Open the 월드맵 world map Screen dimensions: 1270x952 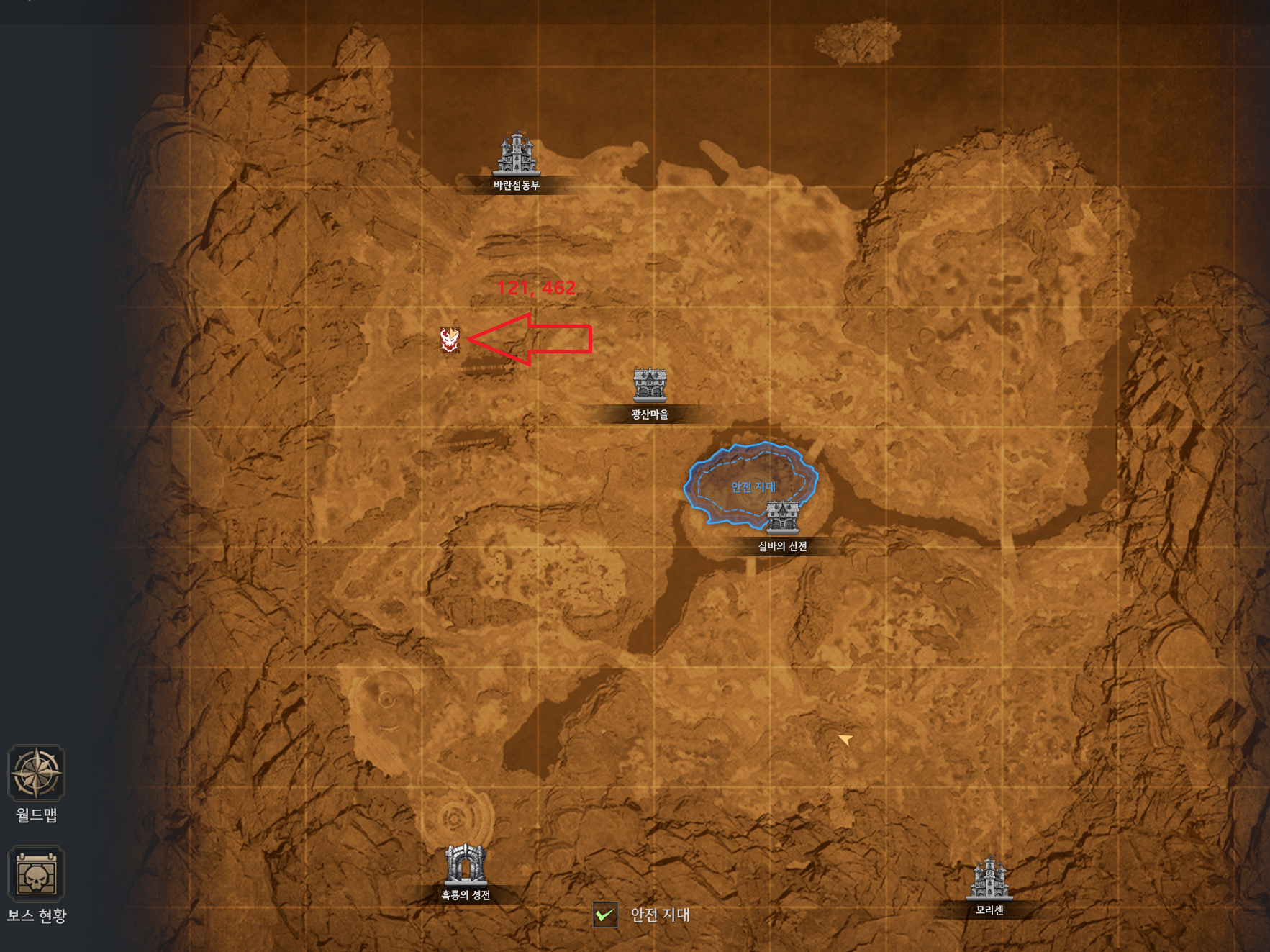[x=36, y=774]
